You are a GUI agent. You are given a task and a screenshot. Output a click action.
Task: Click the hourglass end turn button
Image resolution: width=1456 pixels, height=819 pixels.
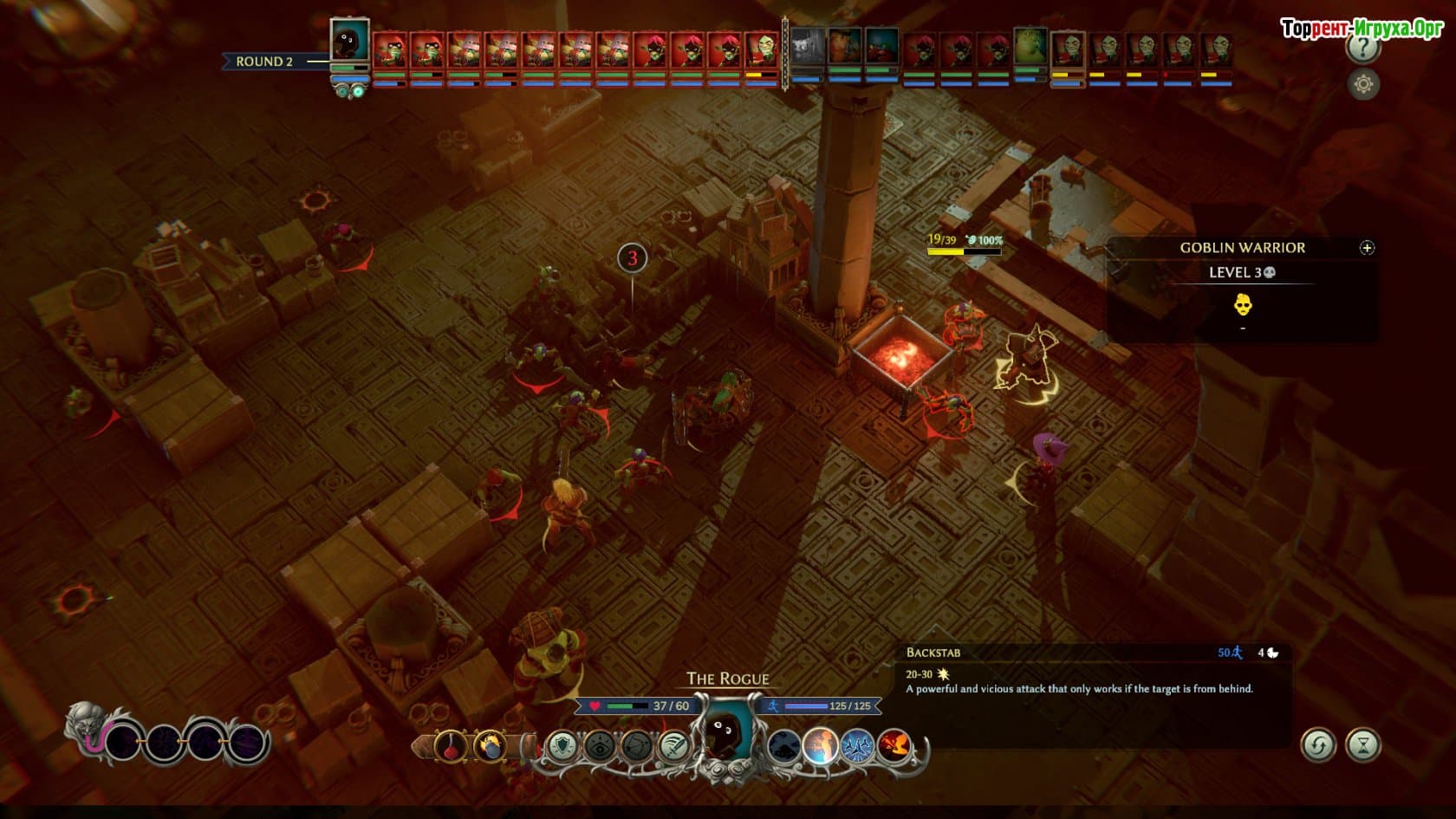click(1363, 745)
